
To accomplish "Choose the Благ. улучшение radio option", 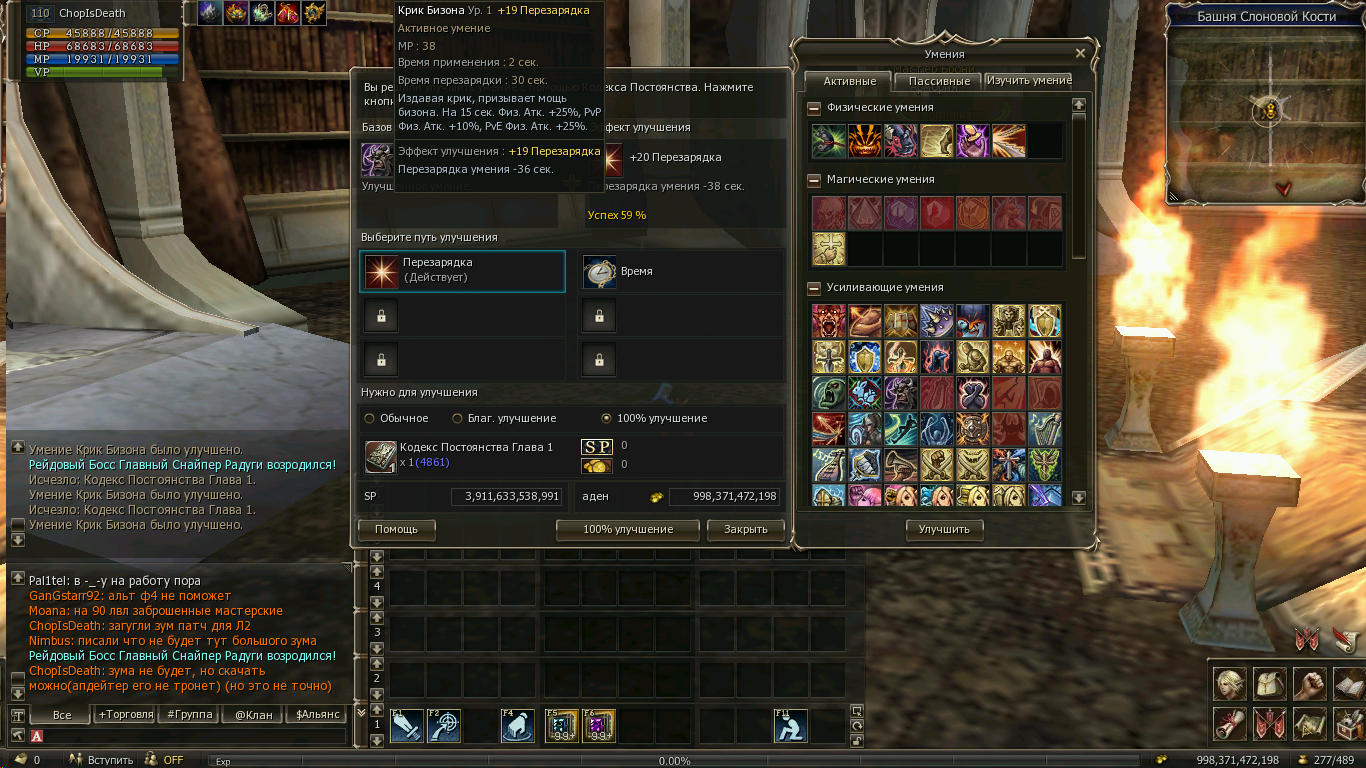I will pos(458,418).
